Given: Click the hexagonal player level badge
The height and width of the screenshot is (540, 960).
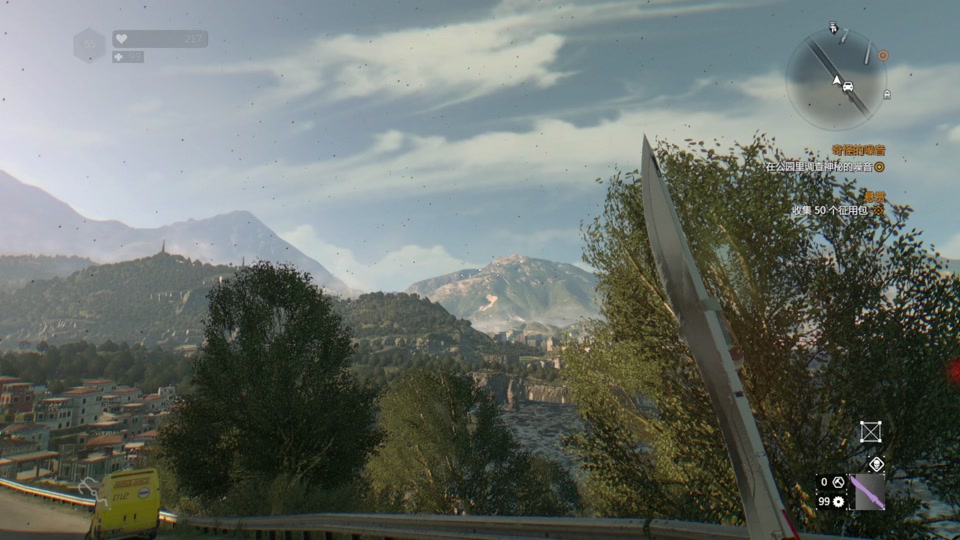Looking at the screenshot, I should tap(89, 44).
